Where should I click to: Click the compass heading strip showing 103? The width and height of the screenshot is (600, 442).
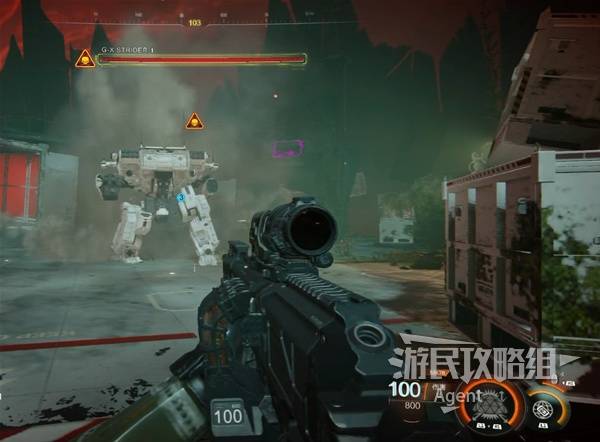click(194, 22)
